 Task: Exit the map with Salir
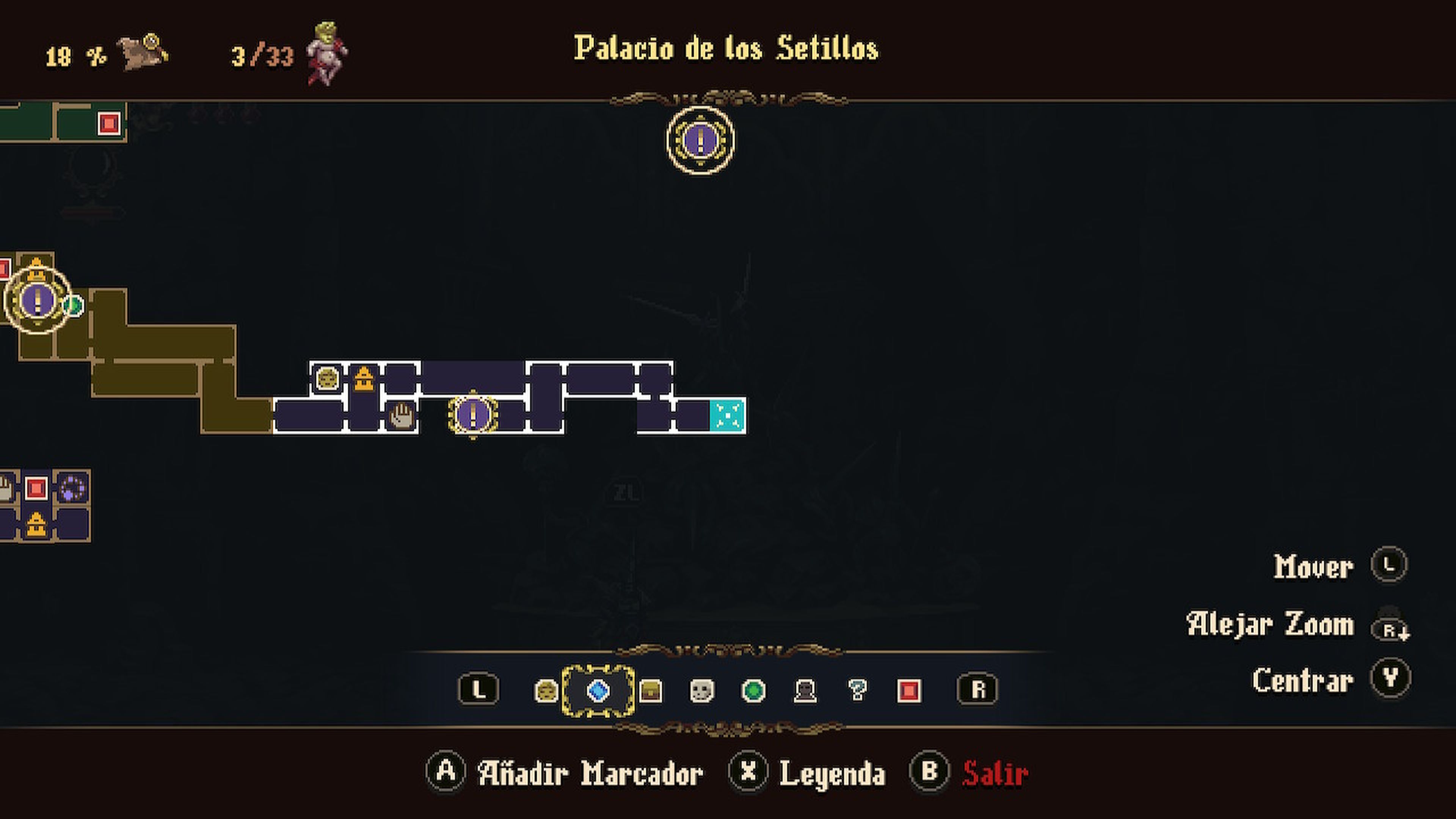(995, 773)
